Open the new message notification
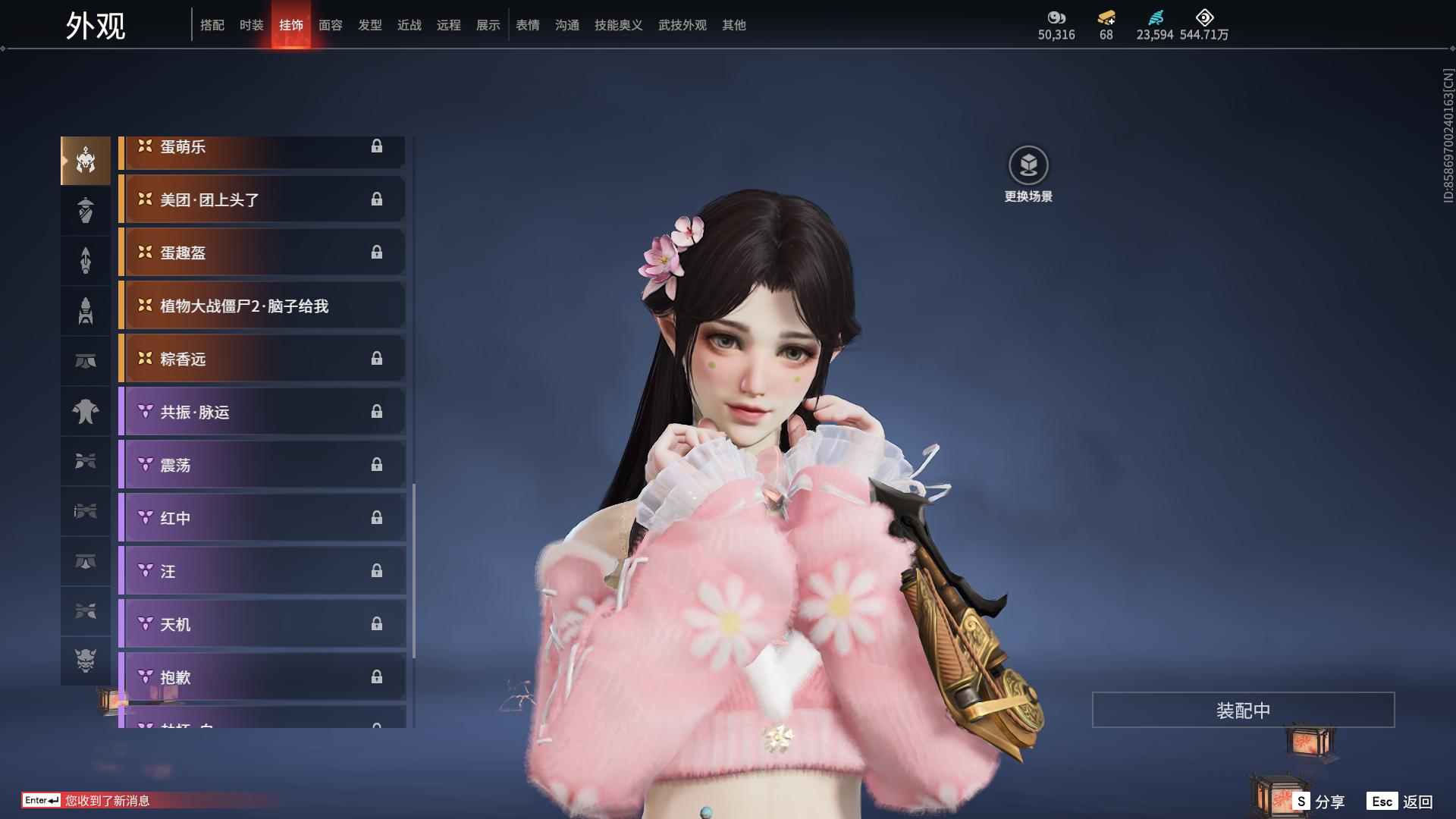This screenshot has width=1456, height=819. [x=106, y=801]
